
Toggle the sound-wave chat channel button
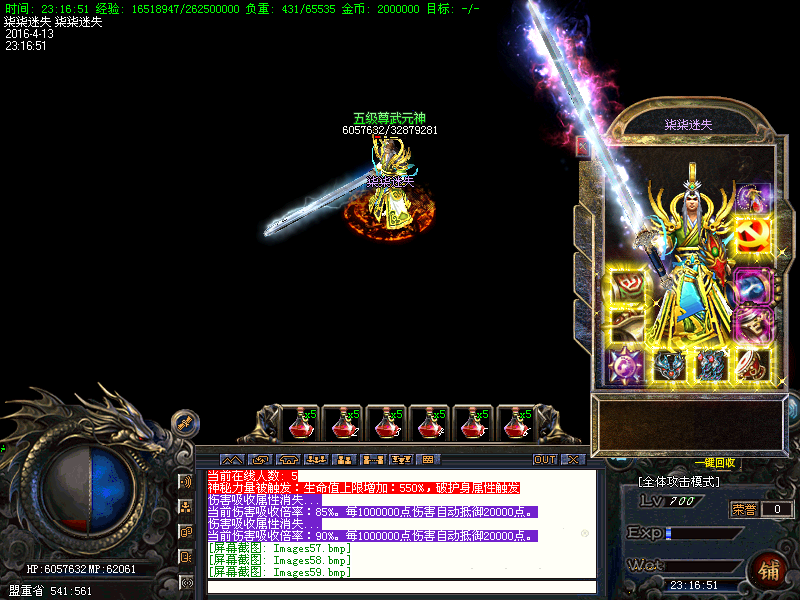tap(185, 482)
